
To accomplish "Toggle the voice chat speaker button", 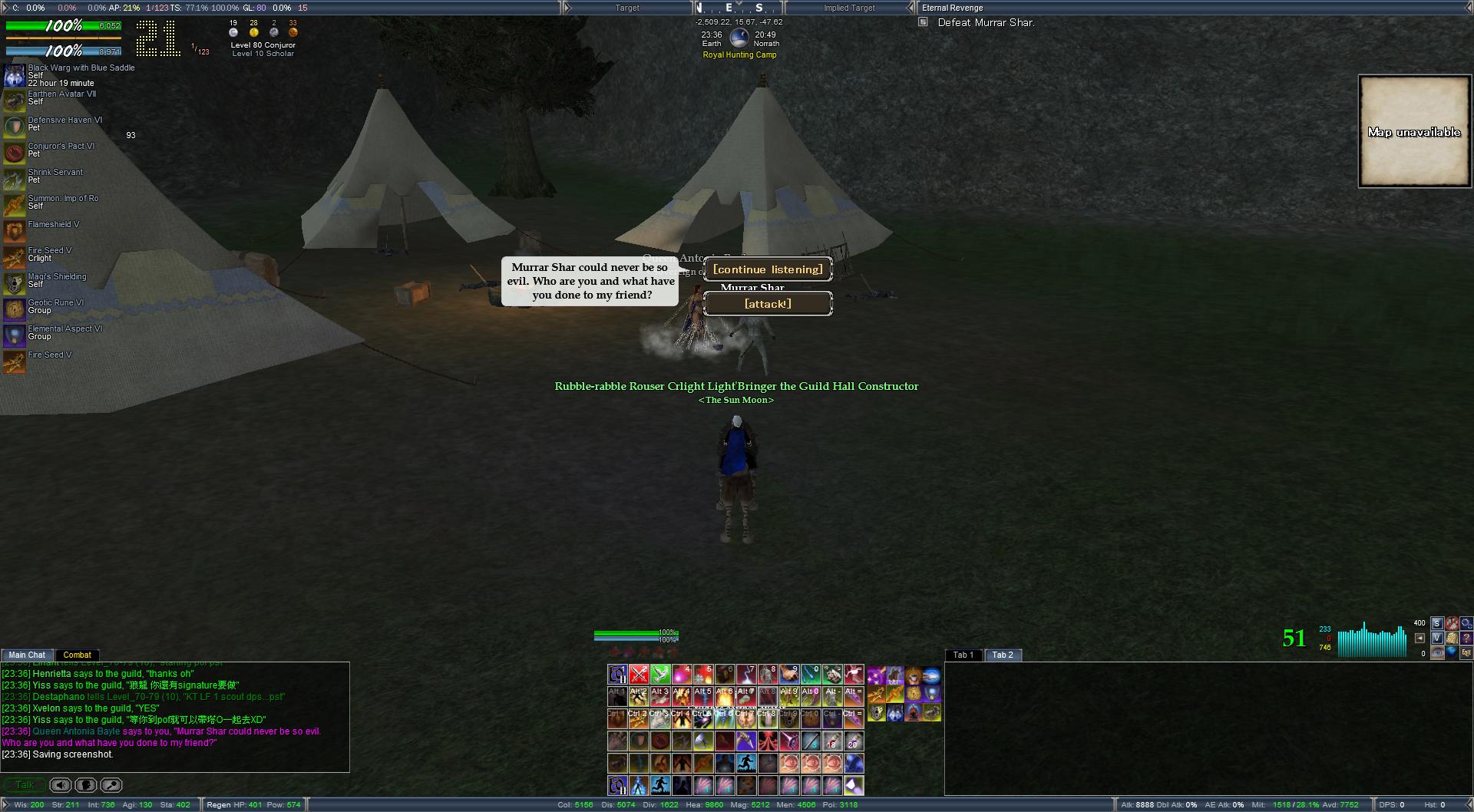I will click(x=61, y=785).
